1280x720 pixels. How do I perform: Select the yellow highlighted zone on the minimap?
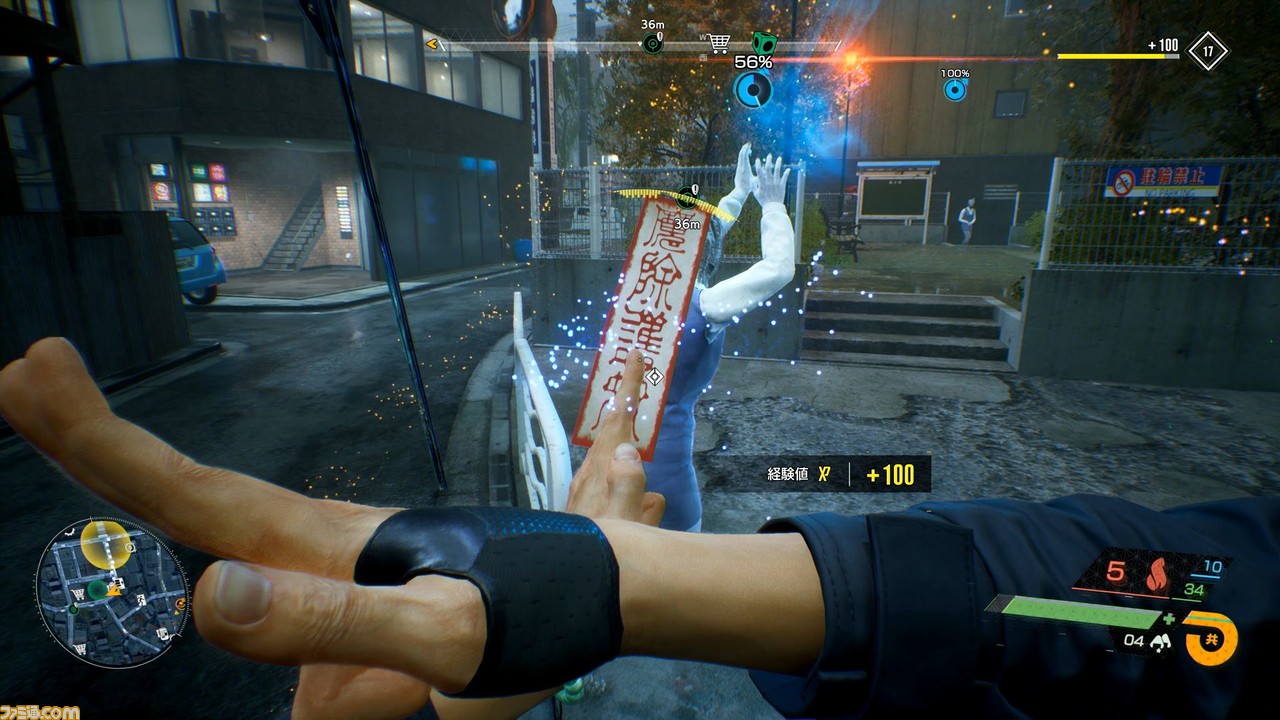[x=104, y=544]
